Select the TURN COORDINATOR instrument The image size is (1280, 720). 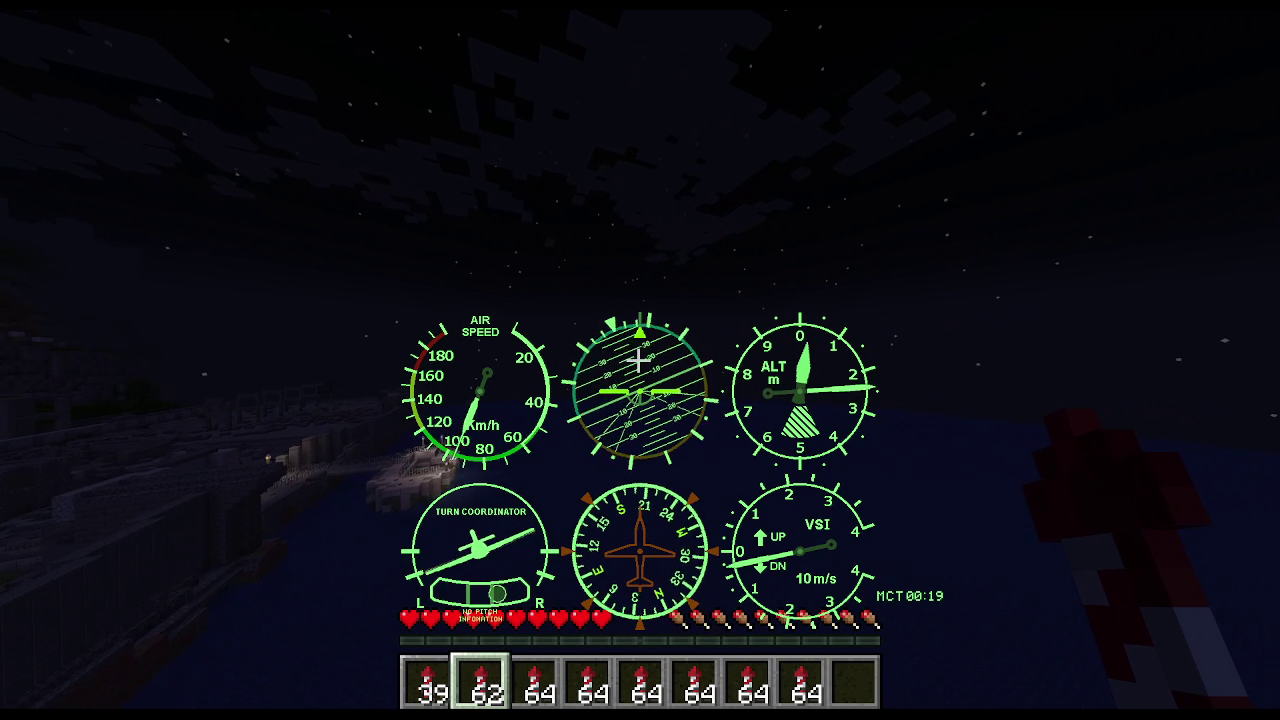tap(478, 550)
